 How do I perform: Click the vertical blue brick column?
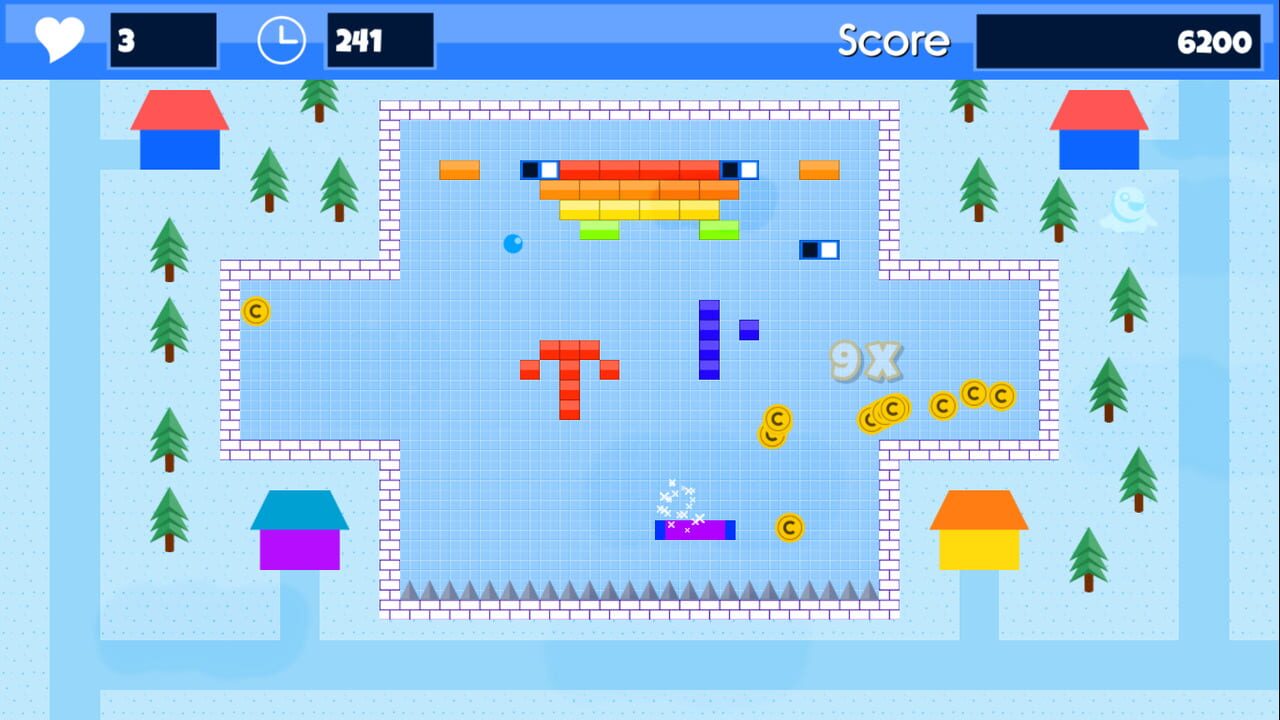708,340
